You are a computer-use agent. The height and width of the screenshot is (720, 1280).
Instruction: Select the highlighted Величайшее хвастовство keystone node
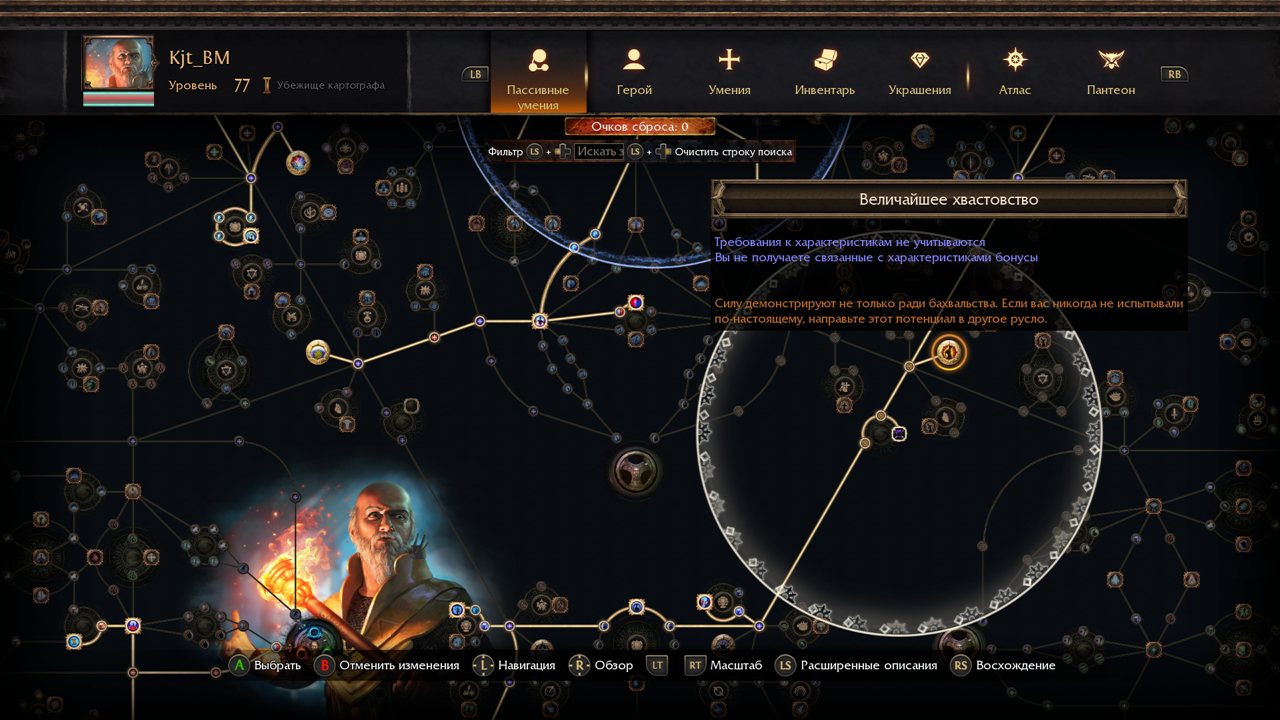(x=949, y=352)
